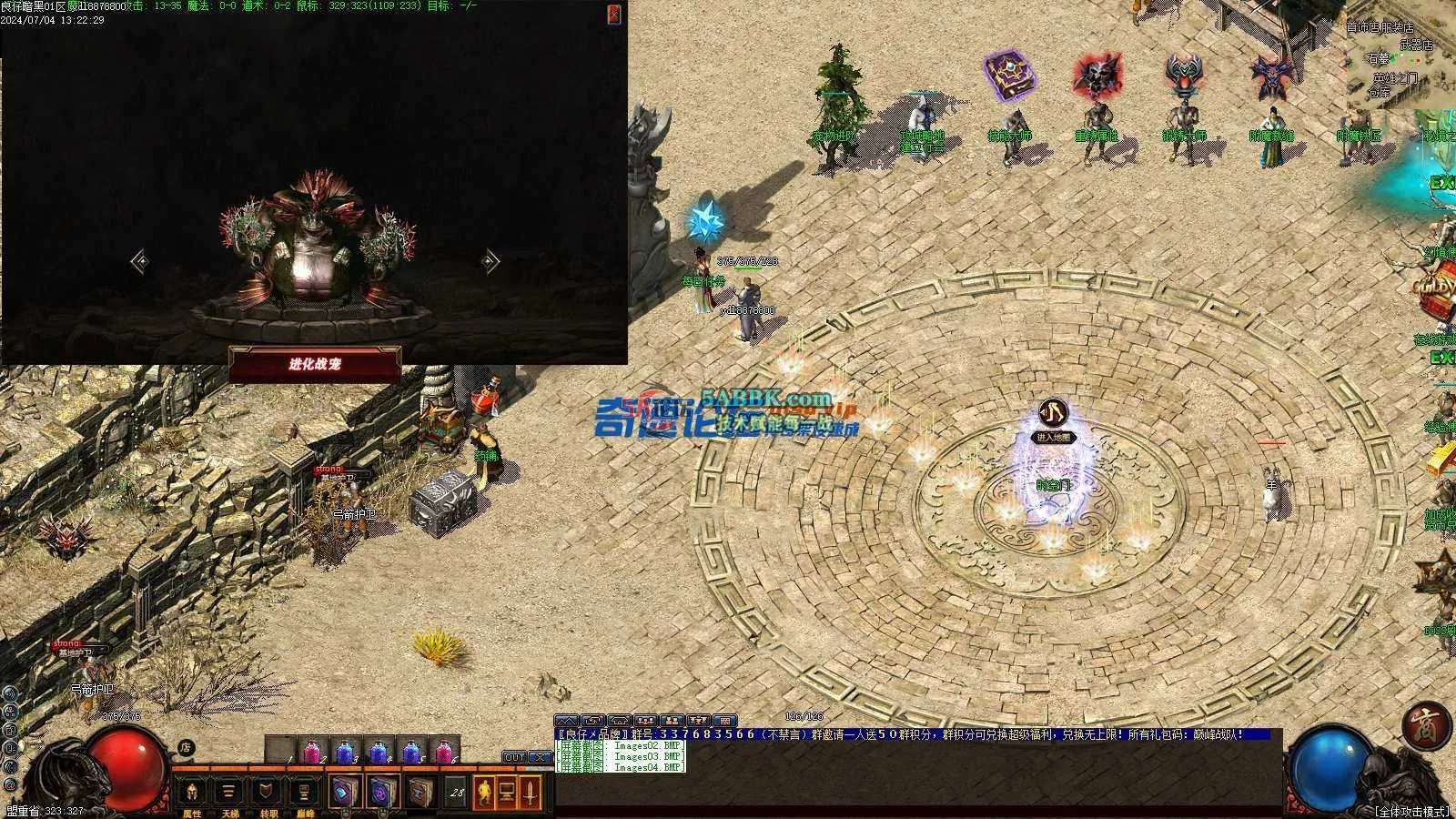Select the anvil book skill slot

pyautogui.click(x=420, y=793)
